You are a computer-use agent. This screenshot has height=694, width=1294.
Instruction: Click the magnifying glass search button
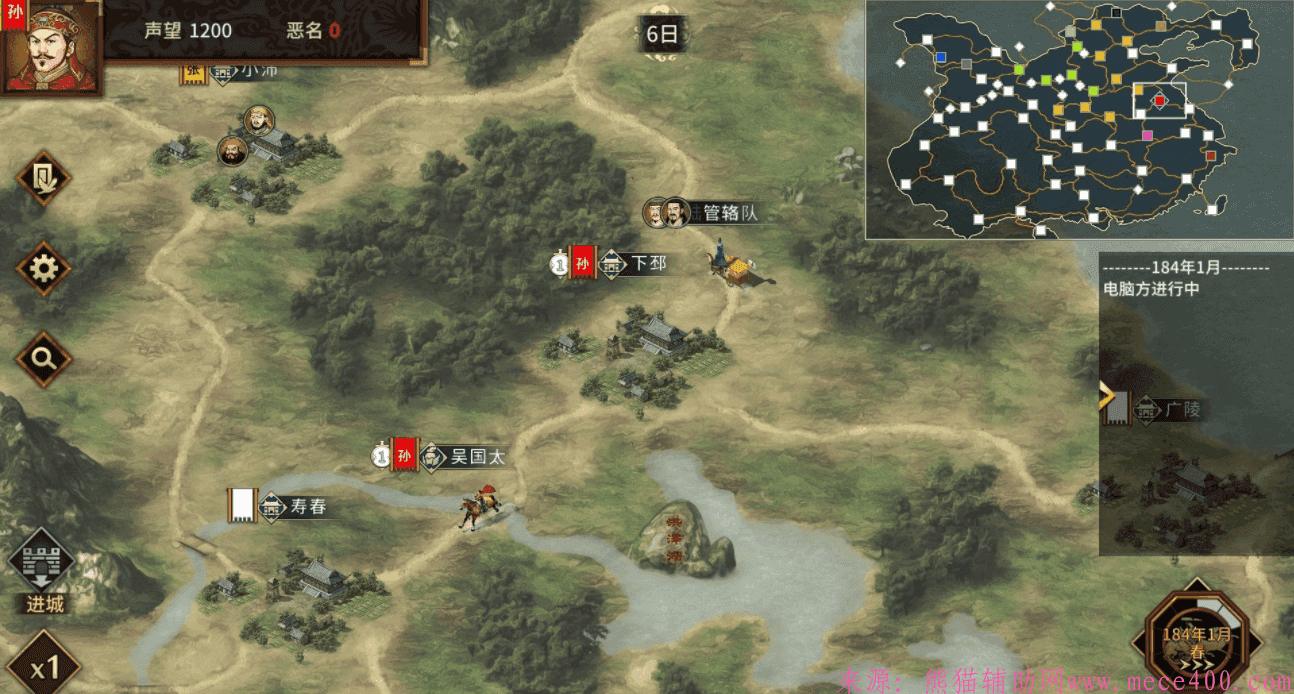click(x=43, y=358)
